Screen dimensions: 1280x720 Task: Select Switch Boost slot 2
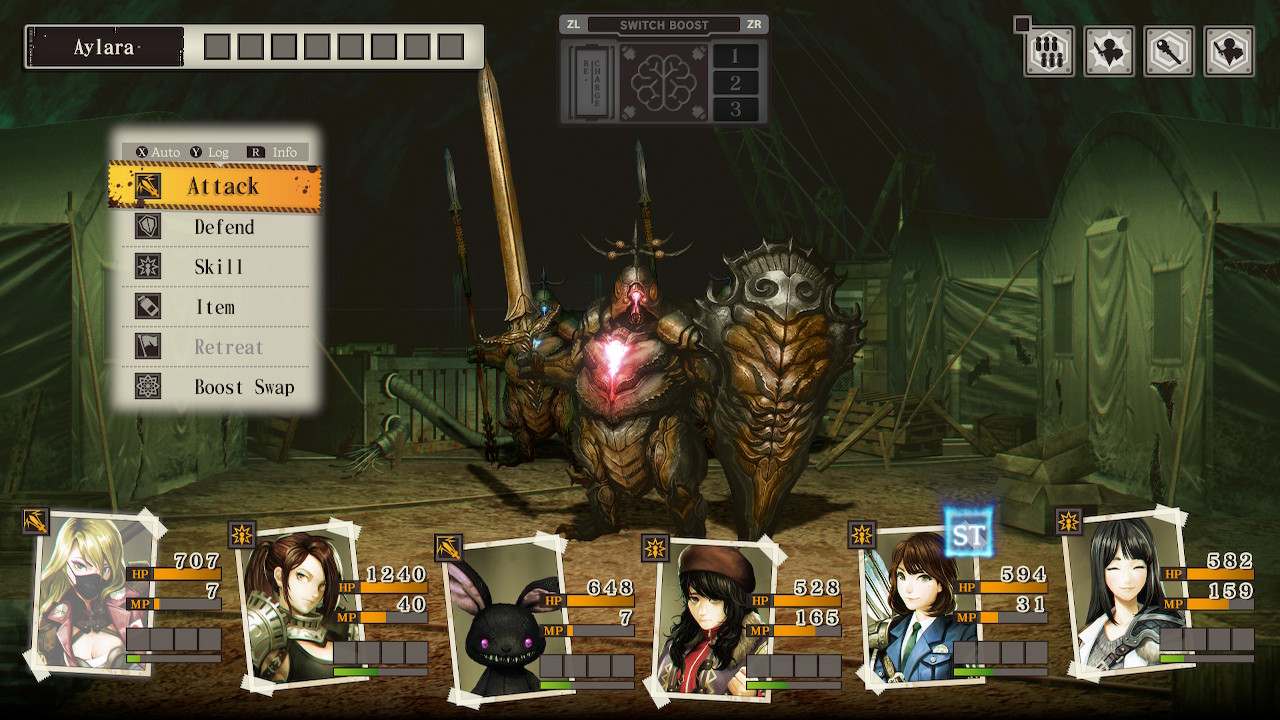(x=736, y=83)
